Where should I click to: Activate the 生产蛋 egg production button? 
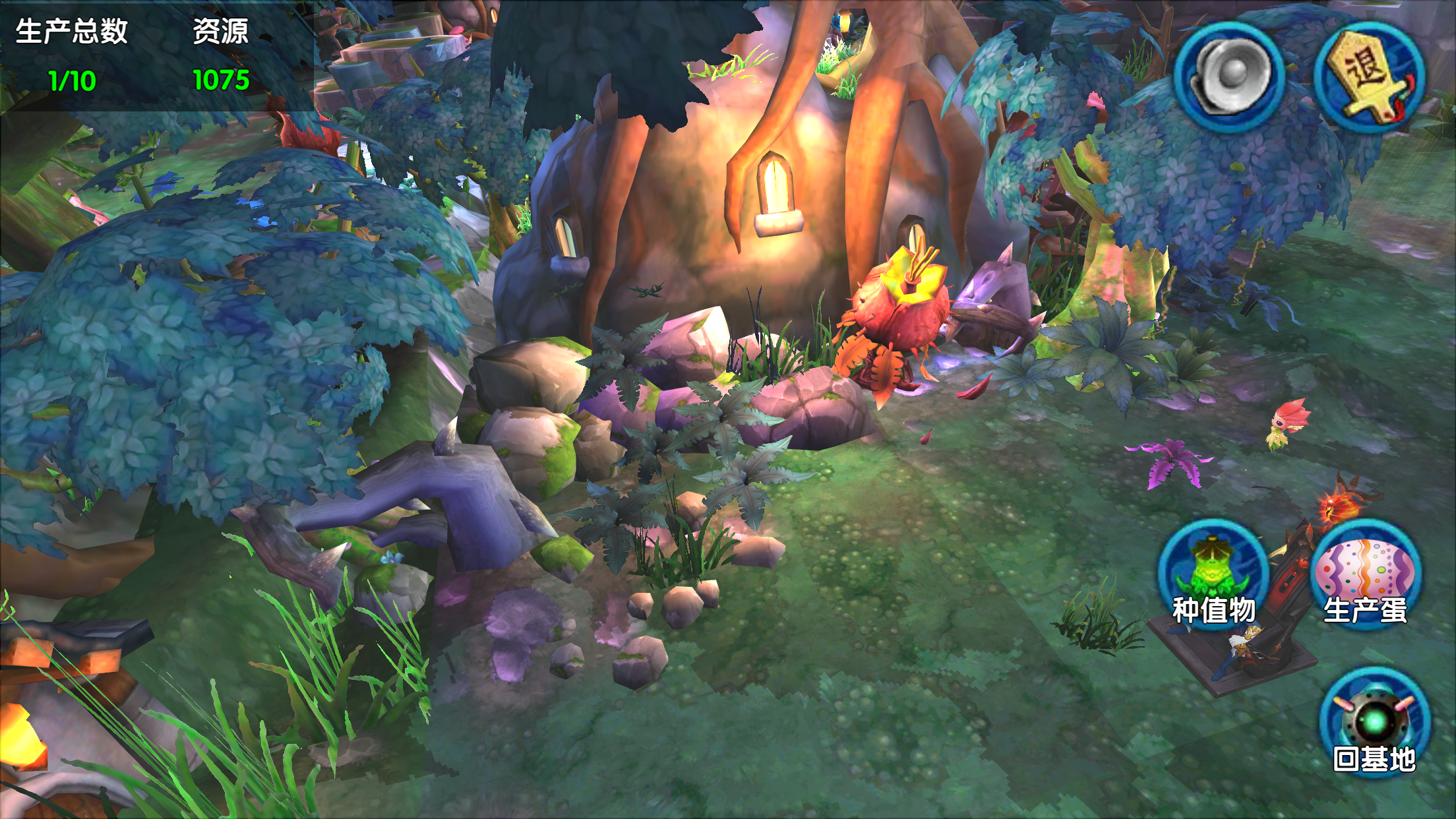pos(1366,575)
